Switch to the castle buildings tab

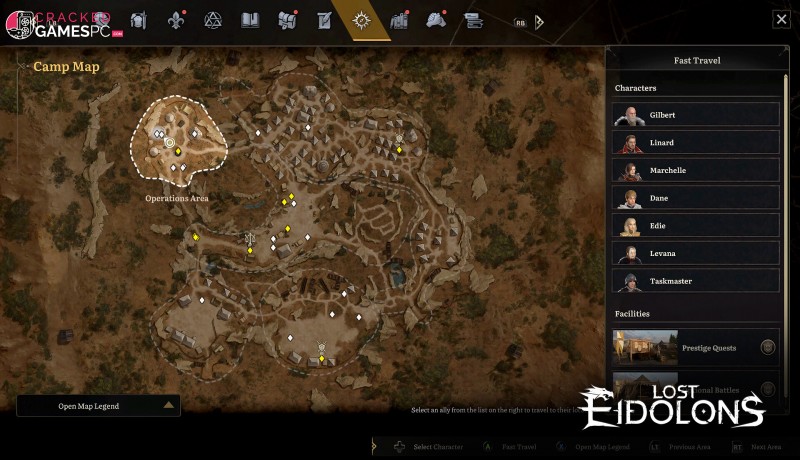click(x=399, y=20)
